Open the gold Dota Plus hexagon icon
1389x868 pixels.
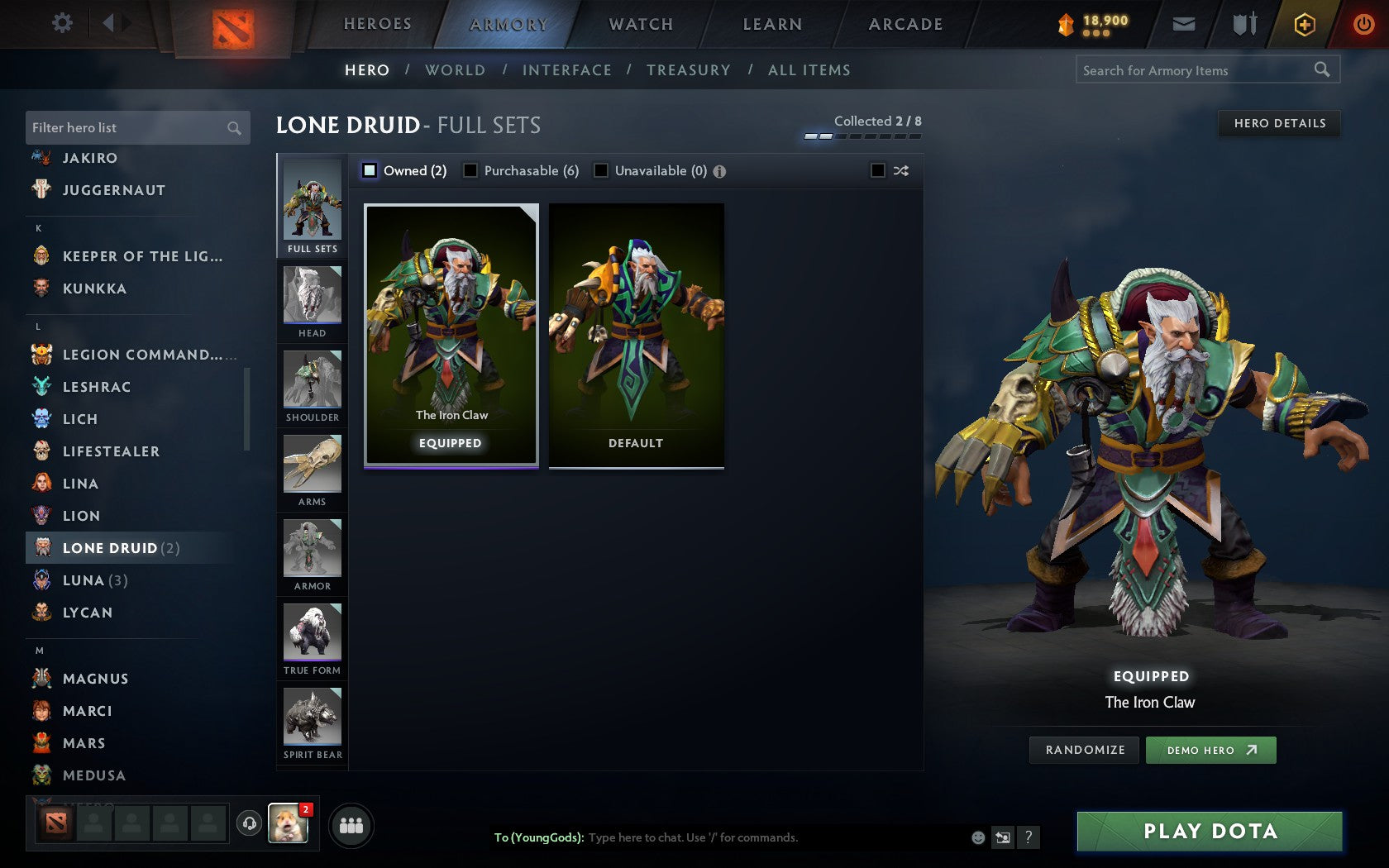click(1305, 24)
